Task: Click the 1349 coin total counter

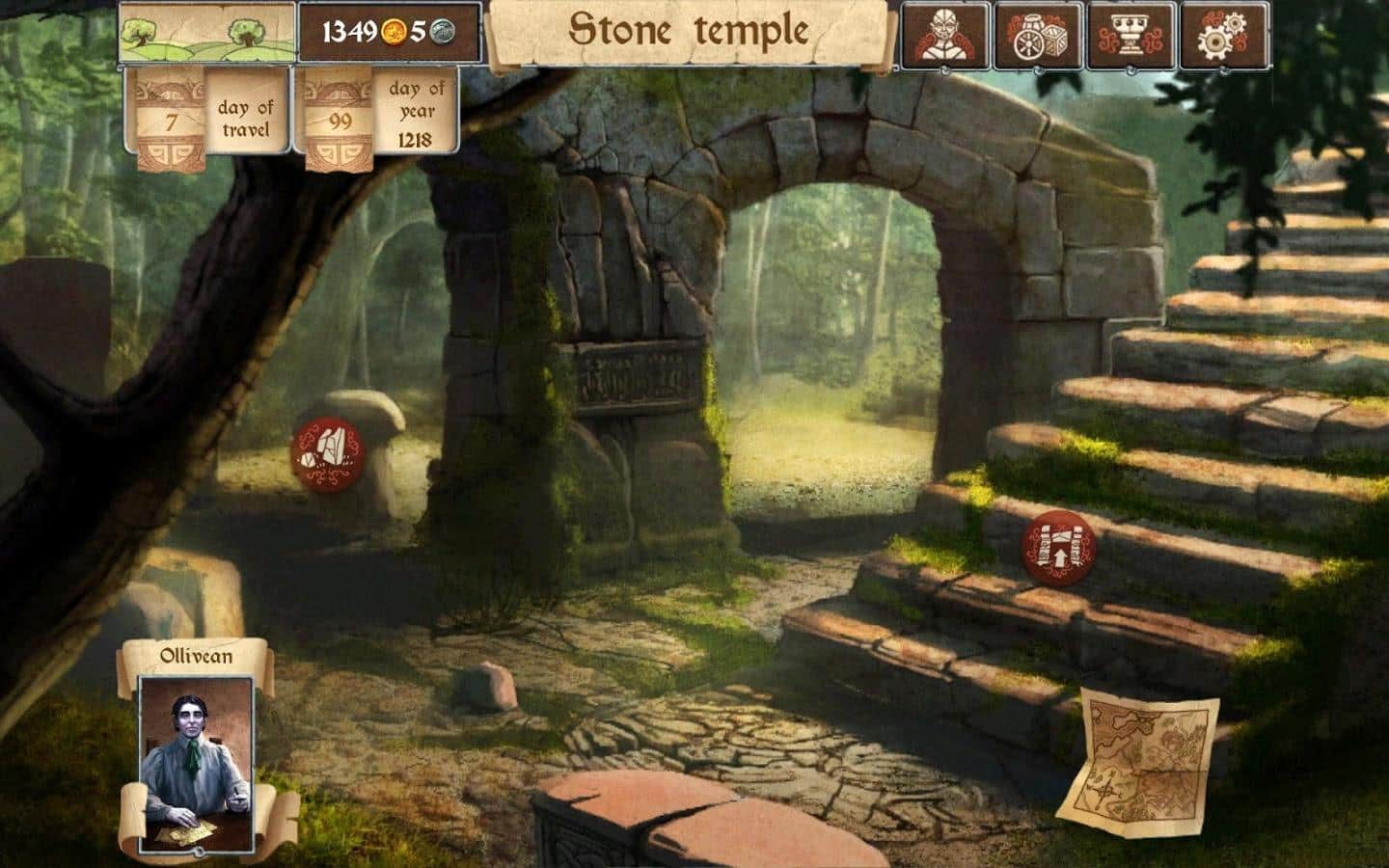Action: pyautogui.click(x=349, y=32)
